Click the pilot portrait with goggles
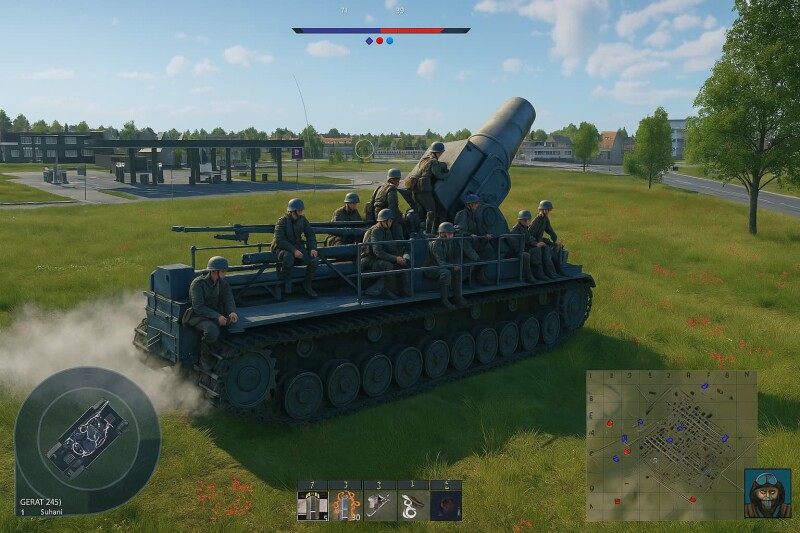This screenshot has height=533, width=800. click(767, 494)
